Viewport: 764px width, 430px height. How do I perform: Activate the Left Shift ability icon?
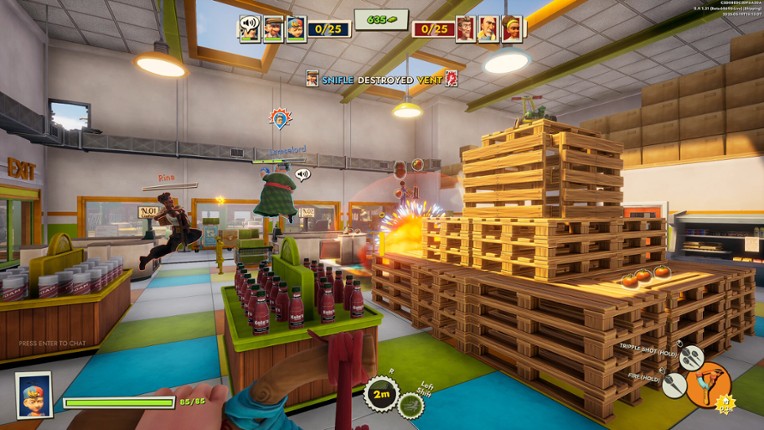pos(411,403)
